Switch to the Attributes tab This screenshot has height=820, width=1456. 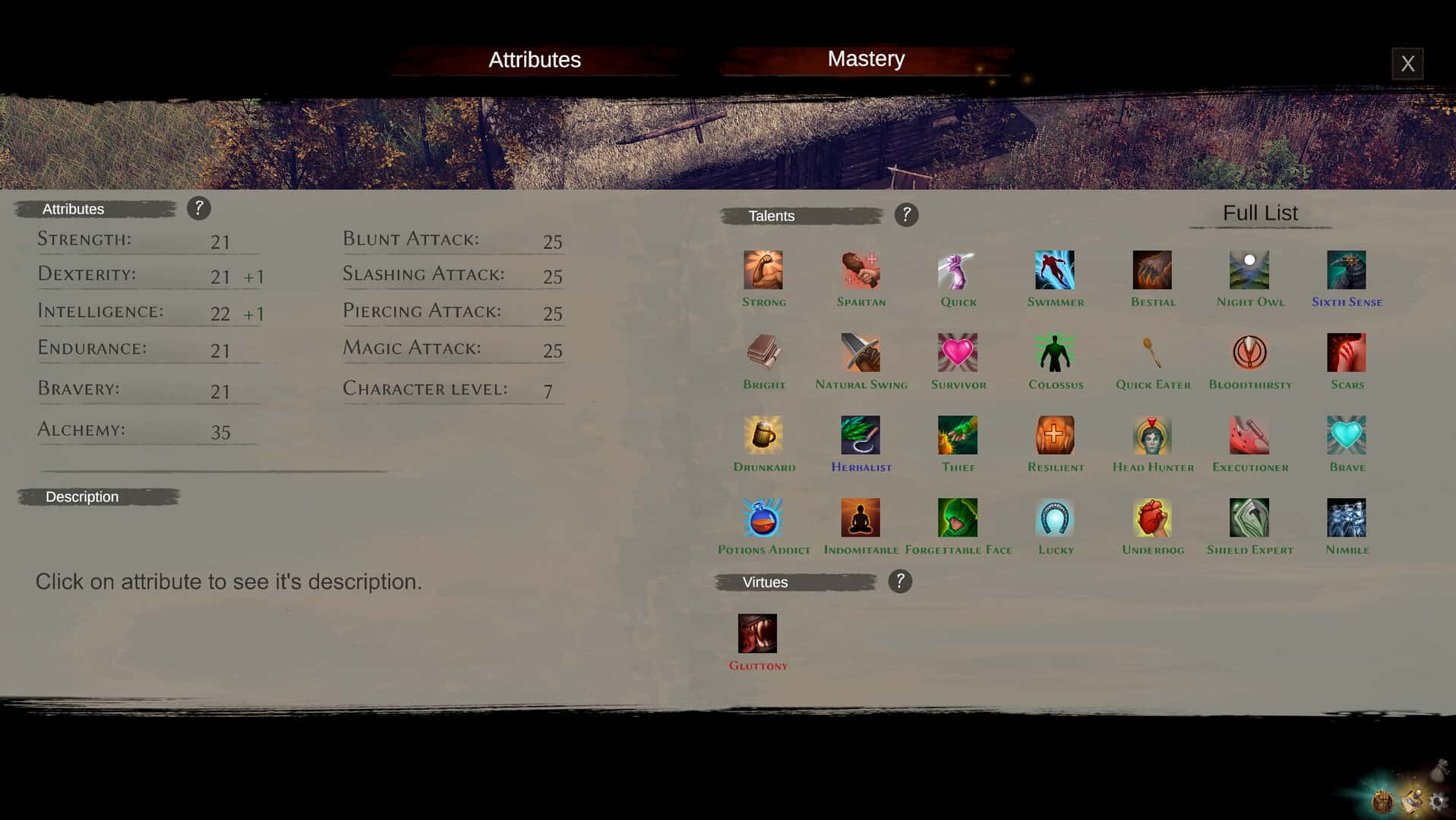pos(535,59)
